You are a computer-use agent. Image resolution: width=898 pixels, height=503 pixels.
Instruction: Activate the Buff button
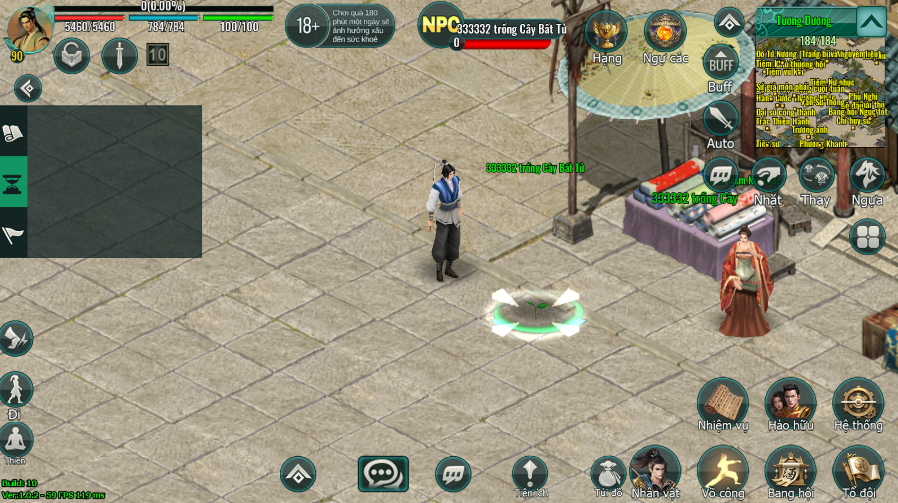point(720,62)
